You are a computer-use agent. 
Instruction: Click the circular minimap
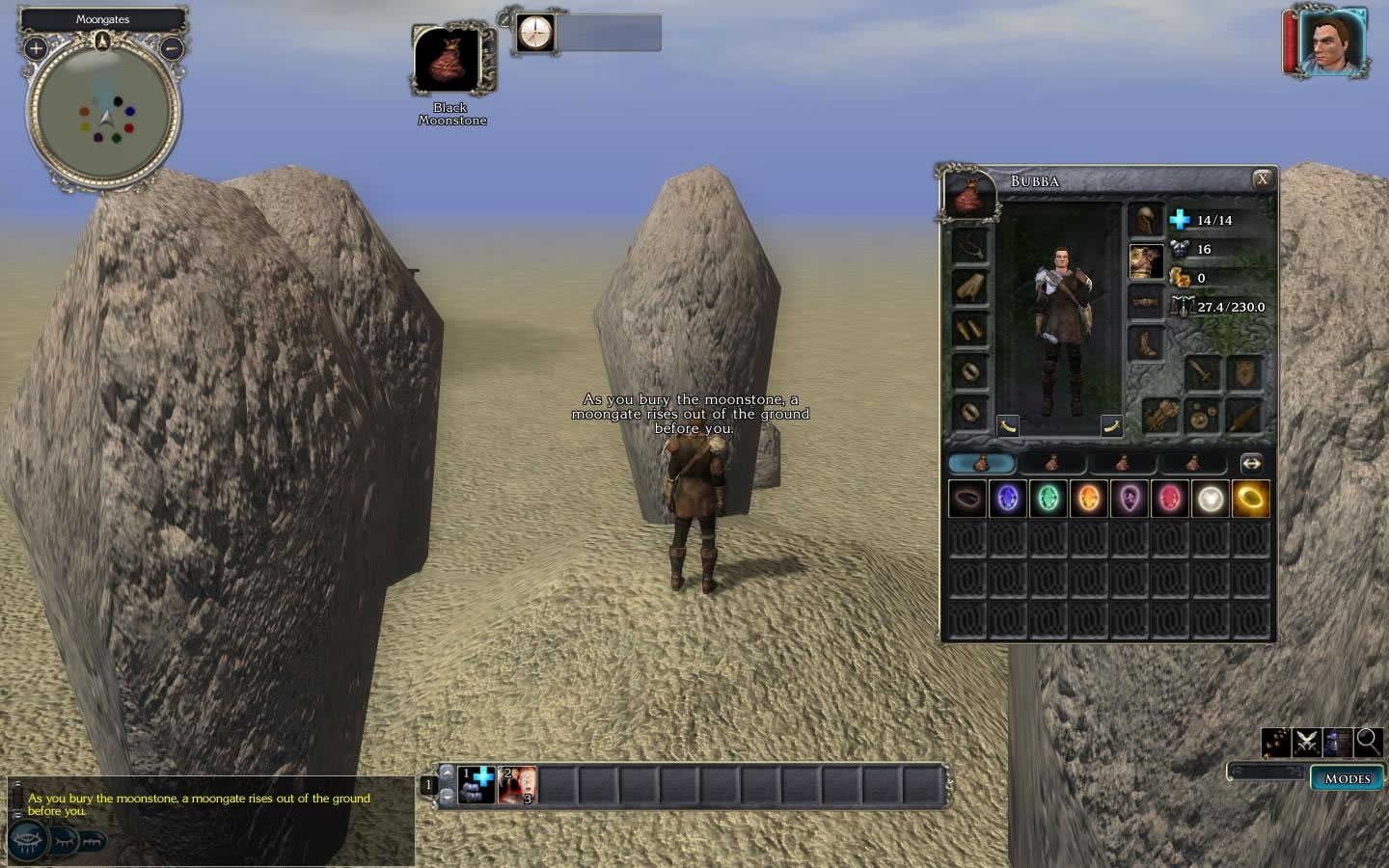tap(103, 116)
